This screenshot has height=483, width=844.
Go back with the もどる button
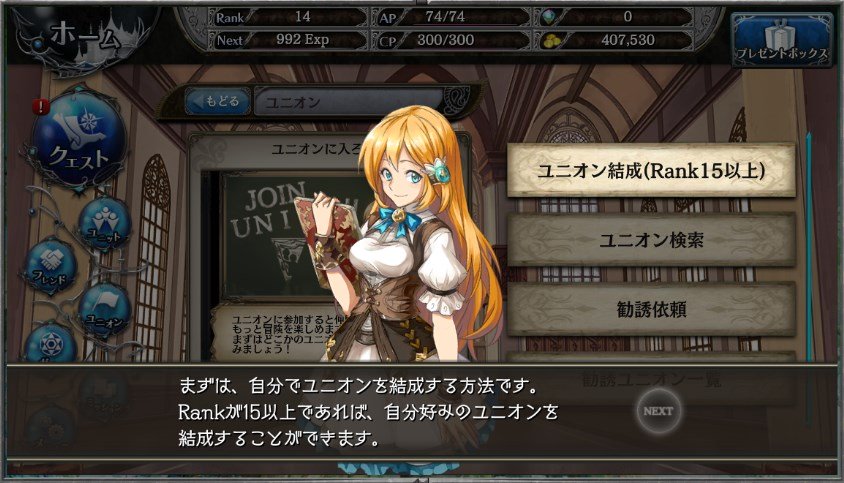click(x=216, y=102)
